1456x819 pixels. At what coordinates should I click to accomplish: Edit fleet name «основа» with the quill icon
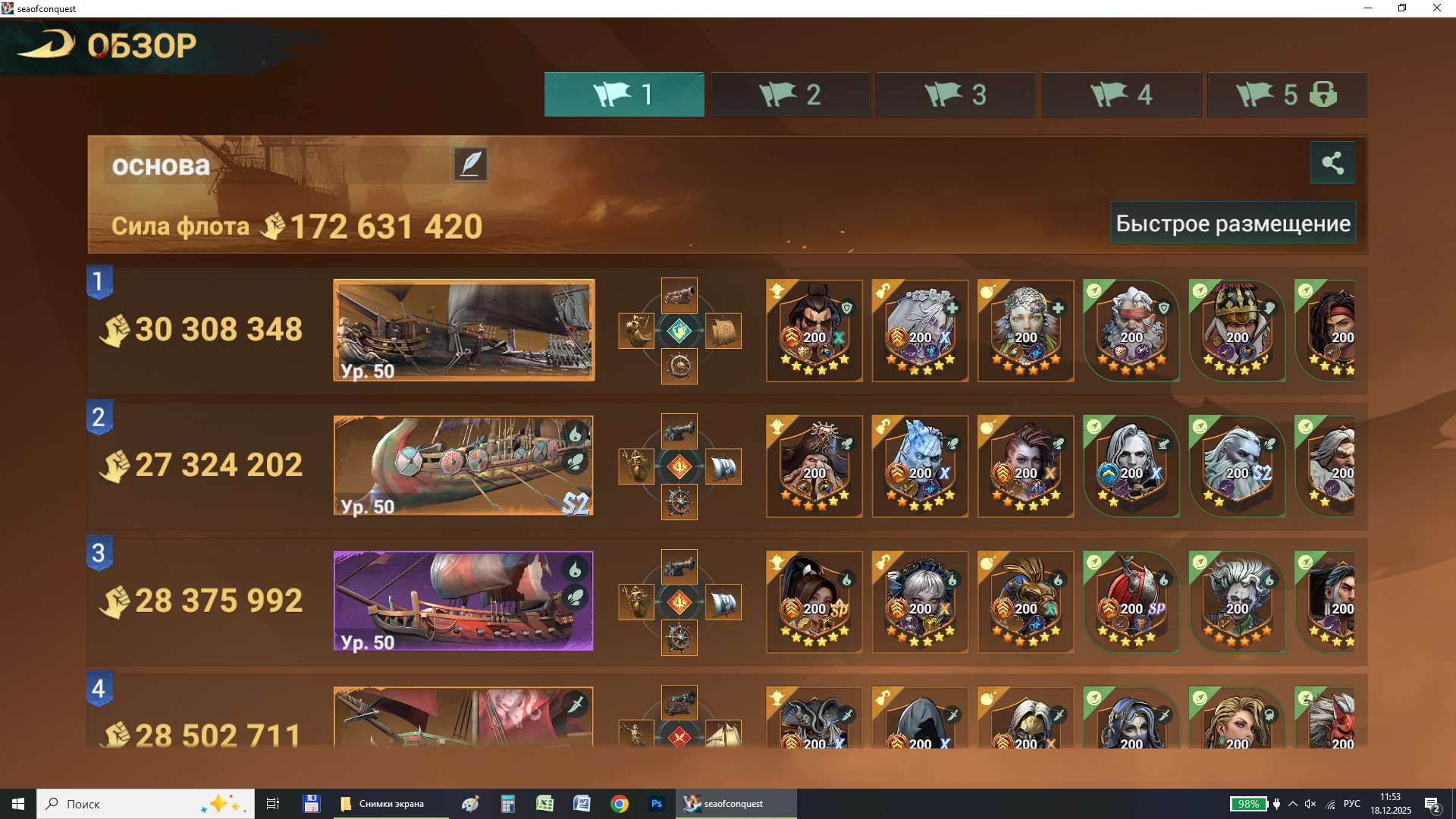coord(470,164)
